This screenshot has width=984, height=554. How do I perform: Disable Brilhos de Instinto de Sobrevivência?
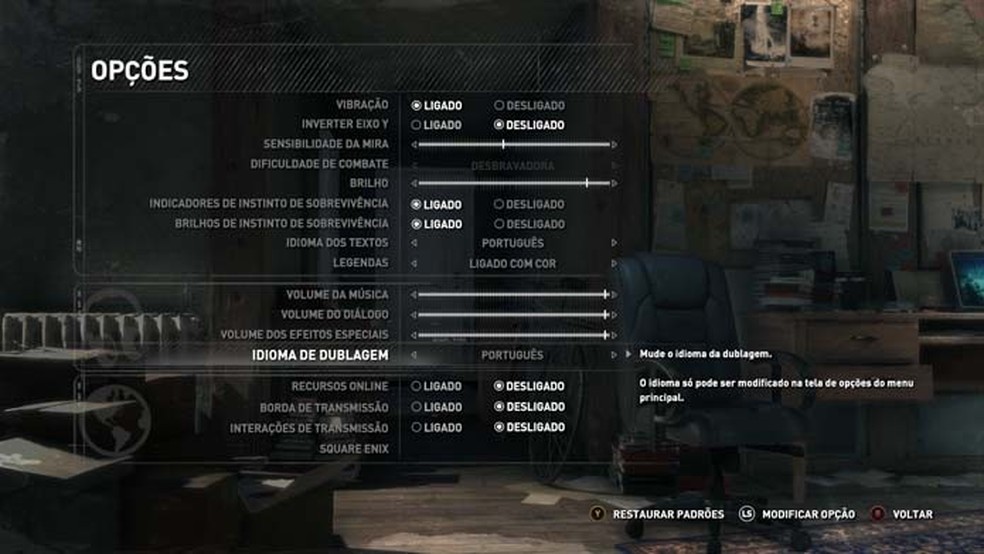pyautogui.click(x=500, y=224)
